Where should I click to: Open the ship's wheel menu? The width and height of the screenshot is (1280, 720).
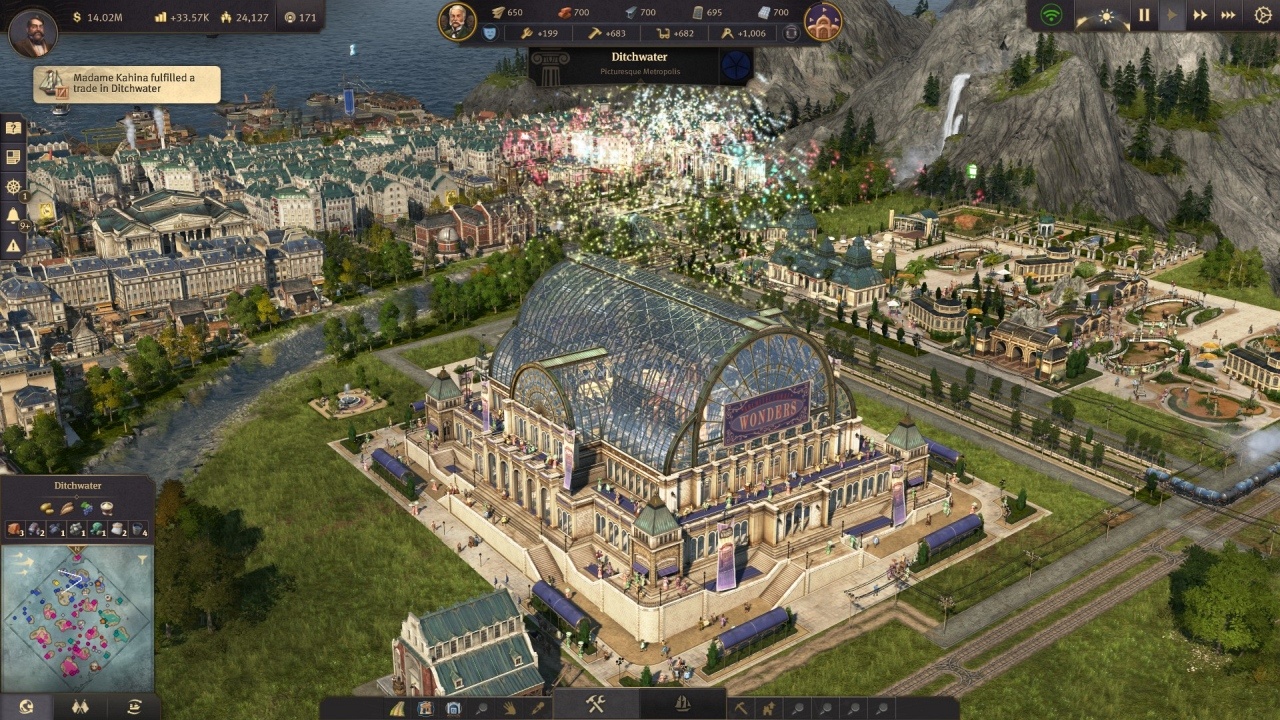tap(13, 186)
